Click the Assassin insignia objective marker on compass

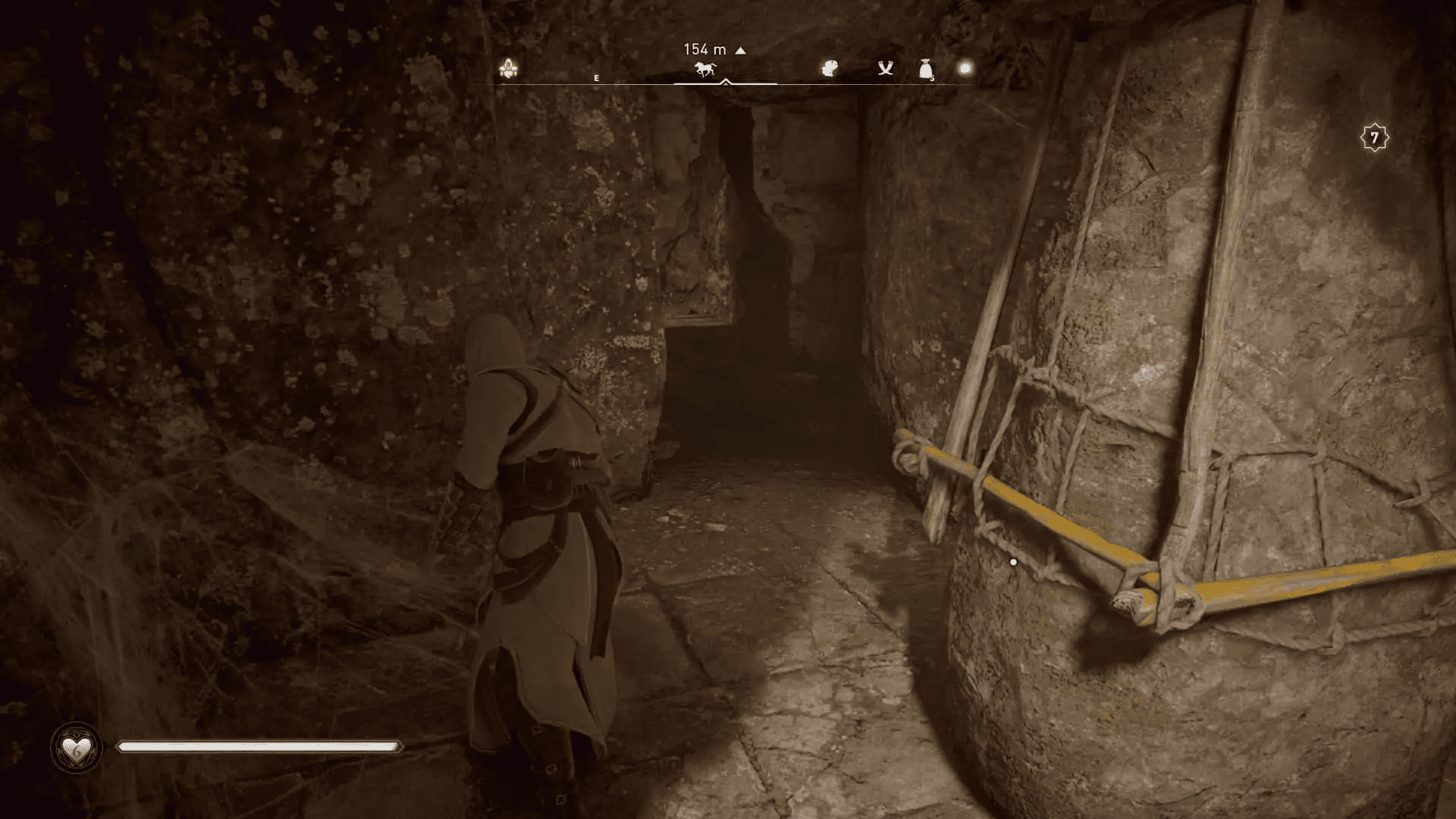tap(510, 68)
